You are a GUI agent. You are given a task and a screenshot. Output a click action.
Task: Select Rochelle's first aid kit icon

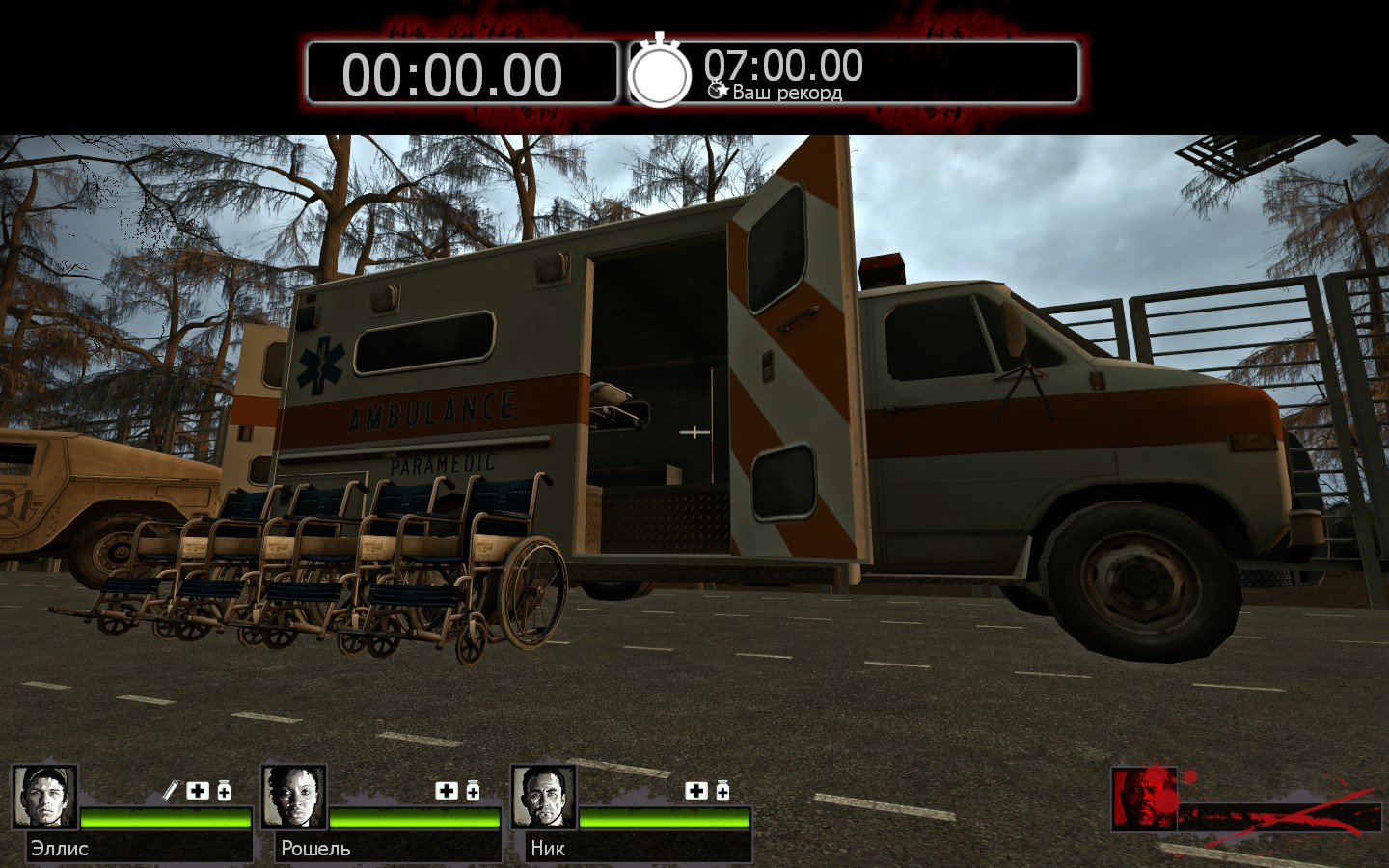447,791
